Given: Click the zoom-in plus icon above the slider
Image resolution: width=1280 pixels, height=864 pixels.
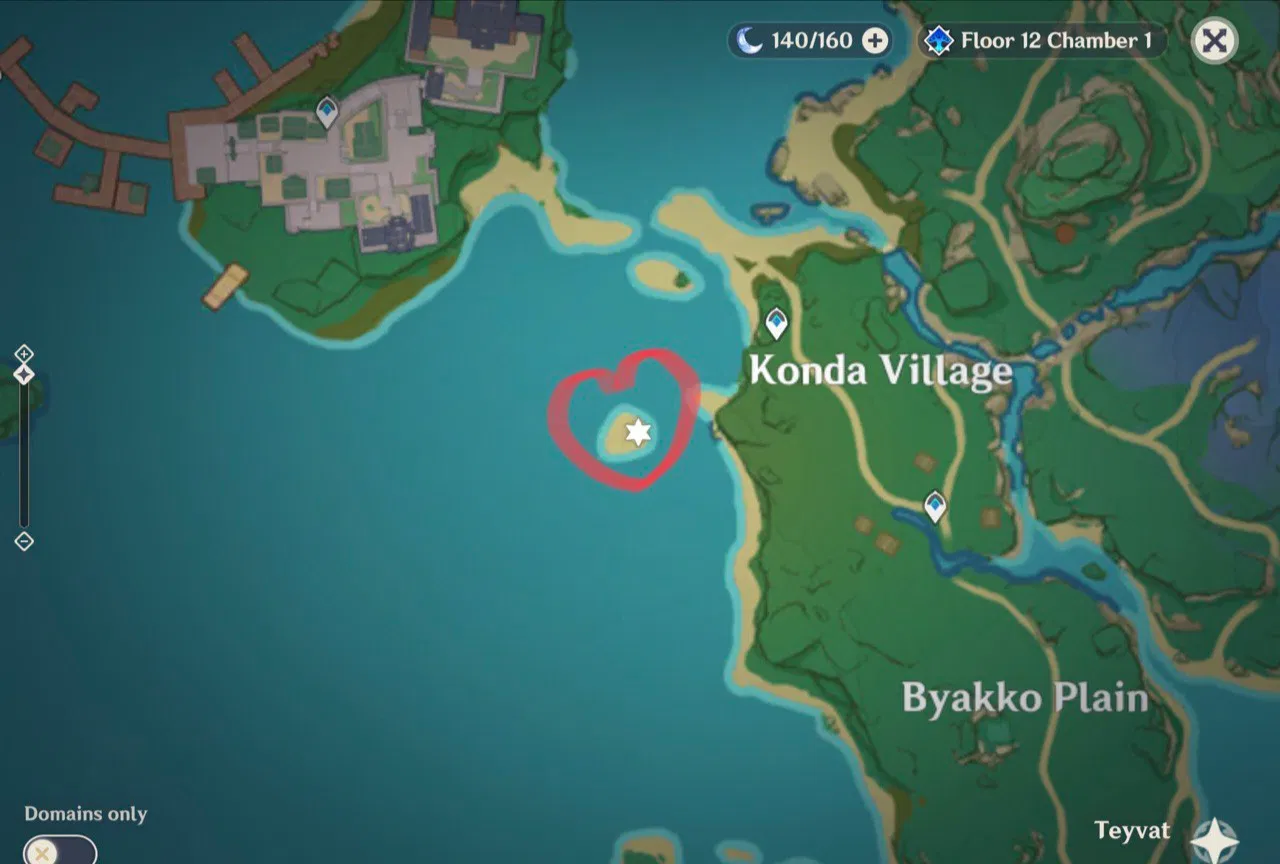Looking at the screenshot, I should [23, 354].
